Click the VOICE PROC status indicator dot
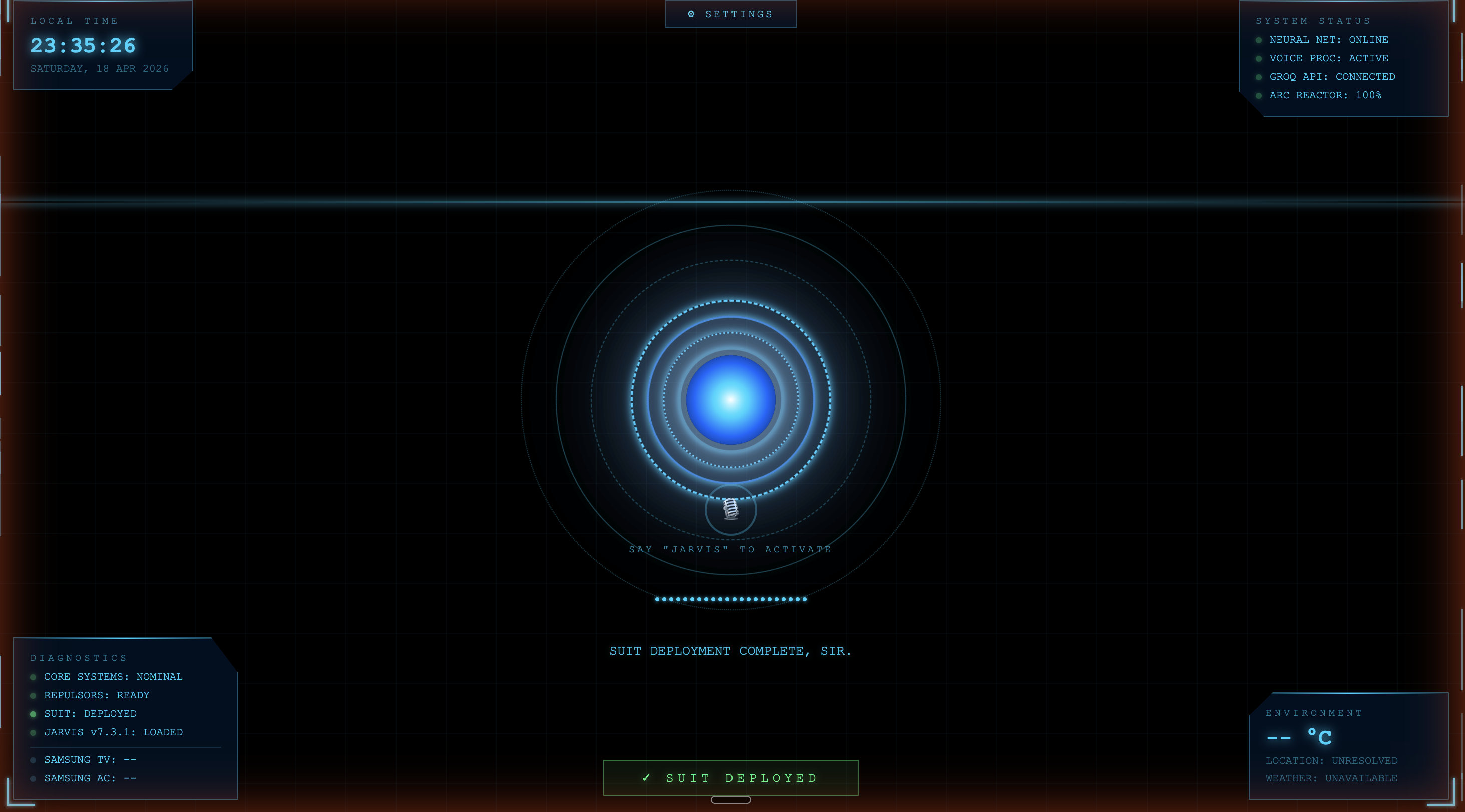This screenshot has width=1465, height=812. [x=1258, y=58]
